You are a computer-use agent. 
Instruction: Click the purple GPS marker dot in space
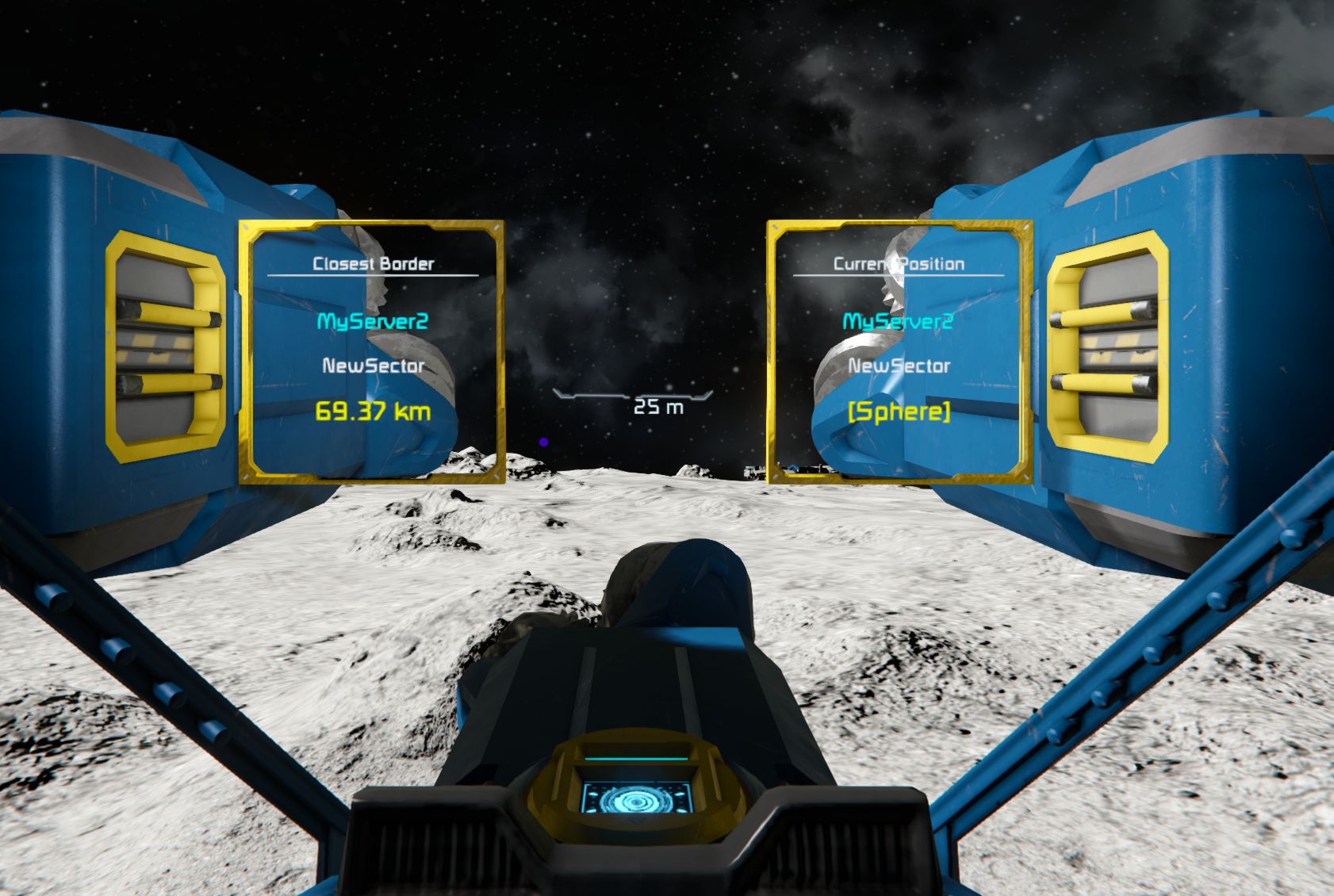coord(544,442)
